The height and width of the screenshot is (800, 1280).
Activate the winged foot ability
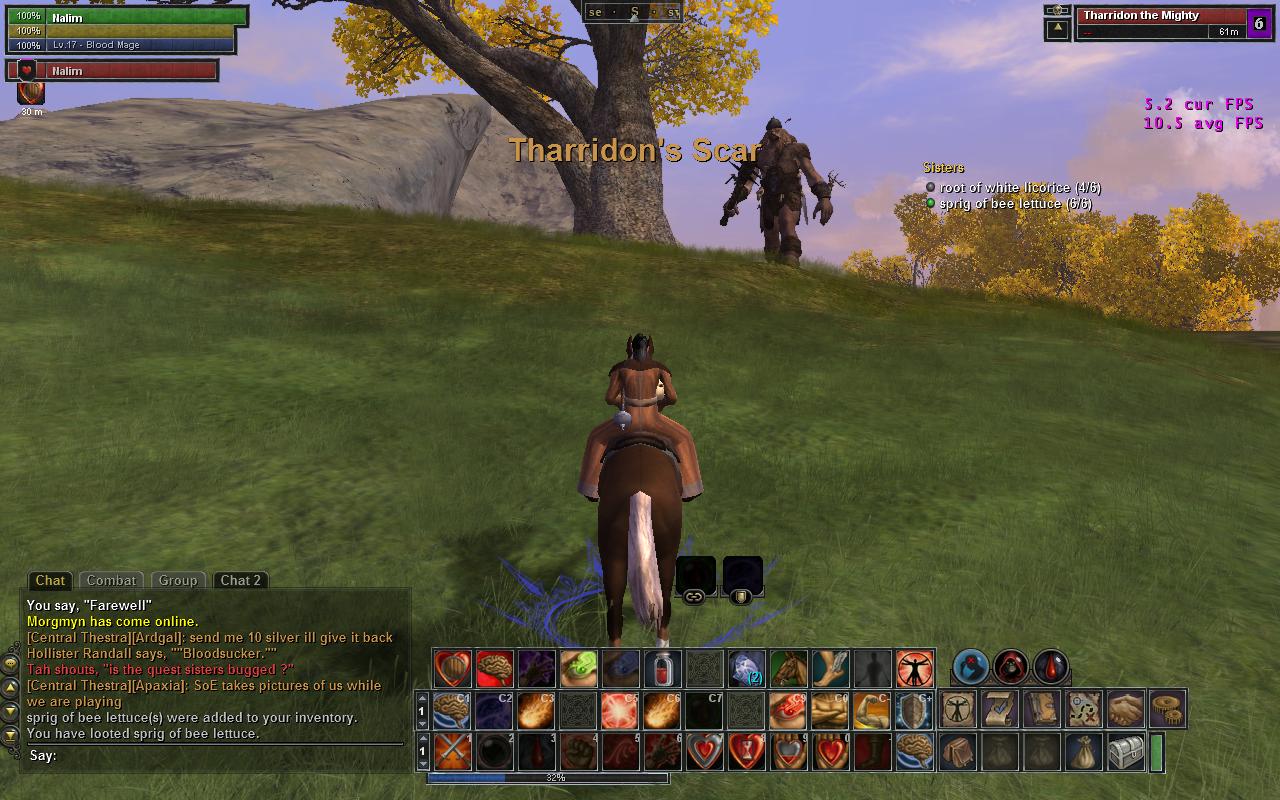pos(830,668)
